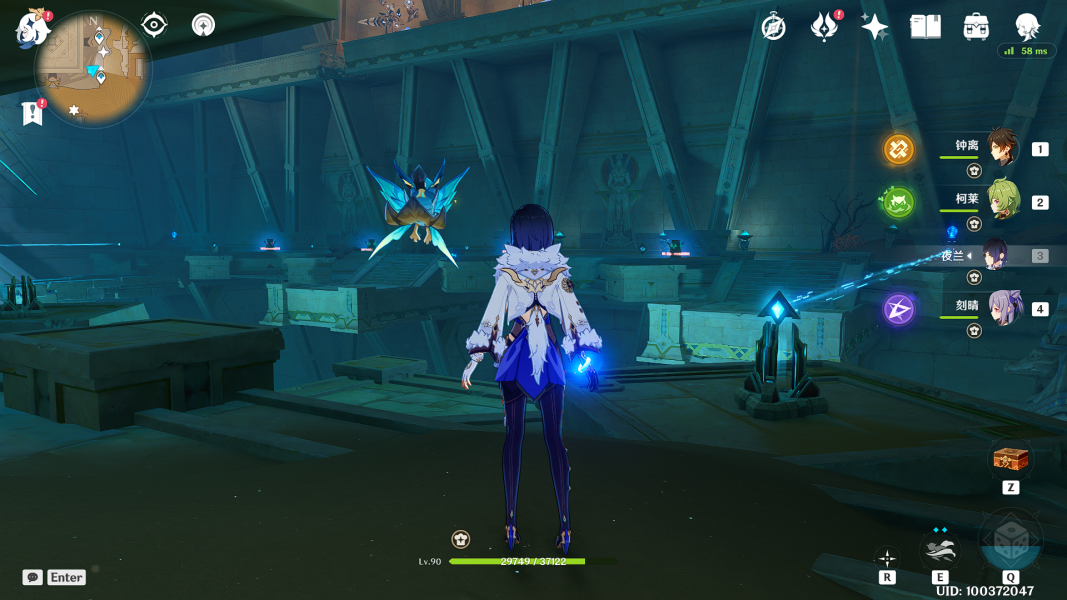Image resolution: width=1067 pixels, height=600 pixels.
Task: Switch to party member 柯莱
Action: pos(1001,201)
